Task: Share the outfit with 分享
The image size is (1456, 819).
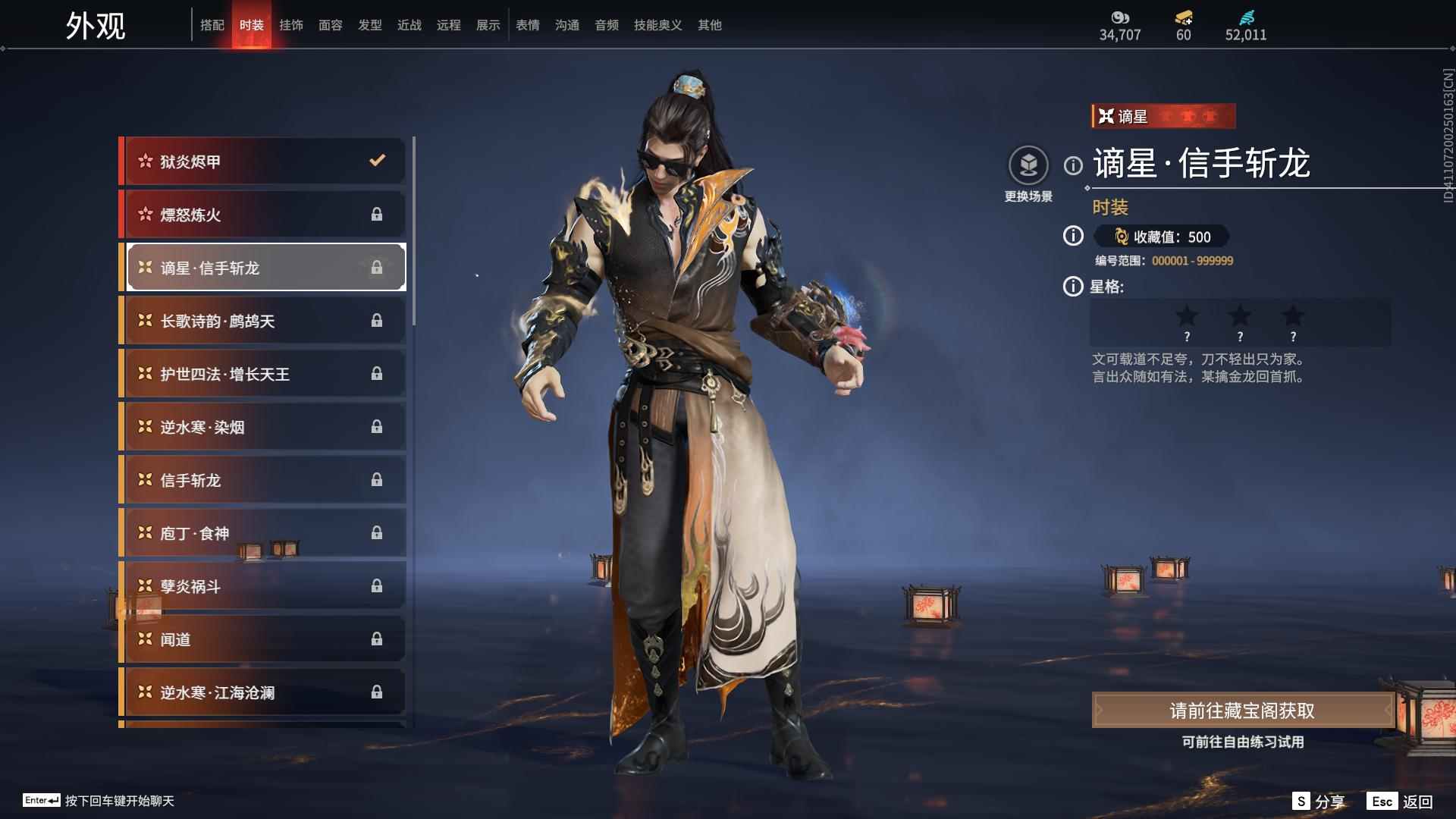Action: (1319, 802)
